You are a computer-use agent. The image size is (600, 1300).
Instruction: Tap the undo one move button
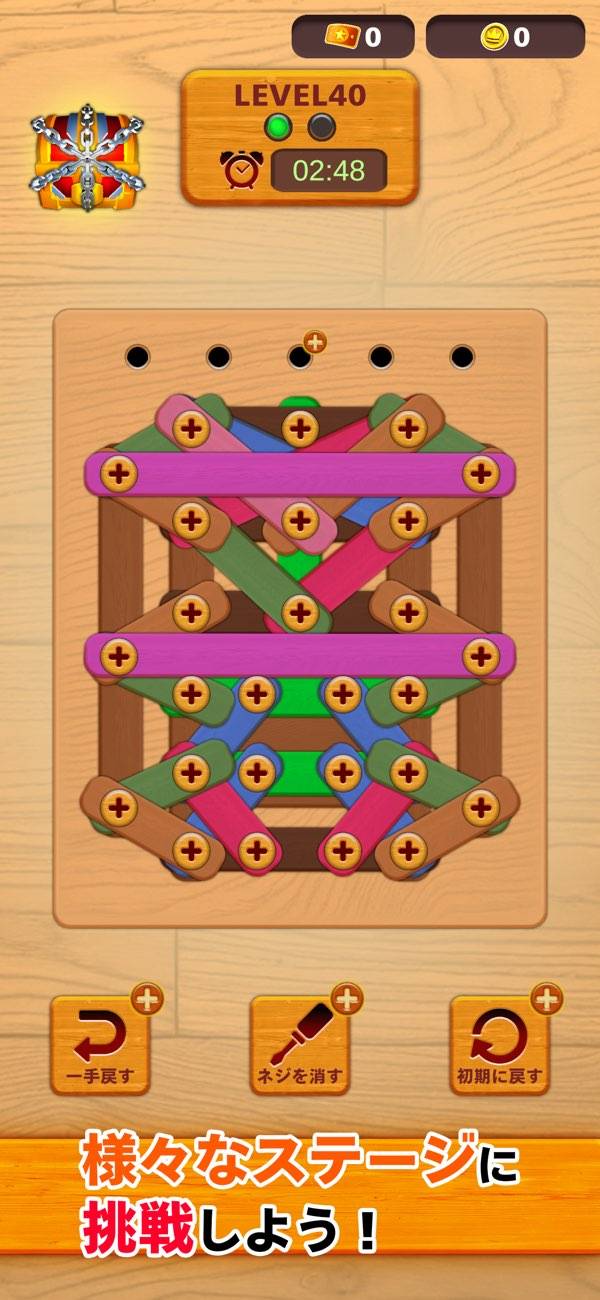(x=100, y=1045)
